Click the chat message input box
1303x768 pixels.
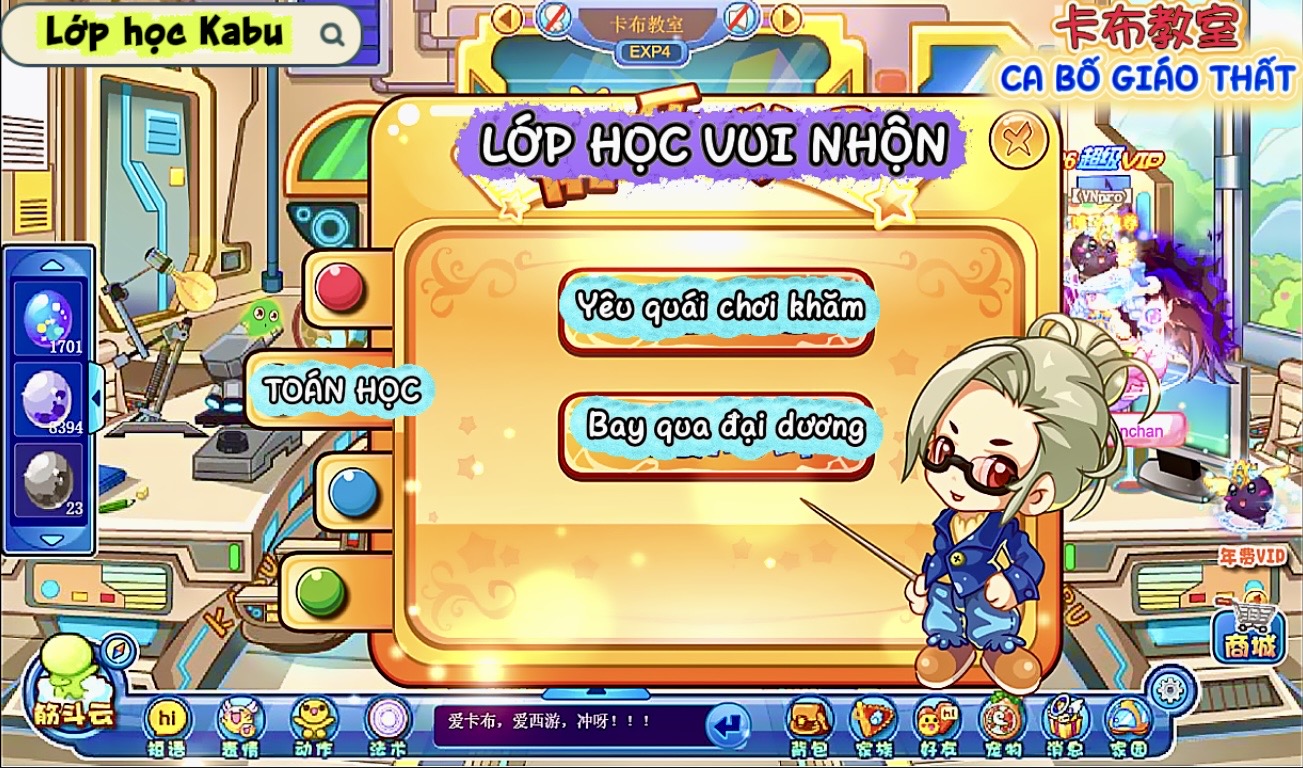click(x=565, y=722)
